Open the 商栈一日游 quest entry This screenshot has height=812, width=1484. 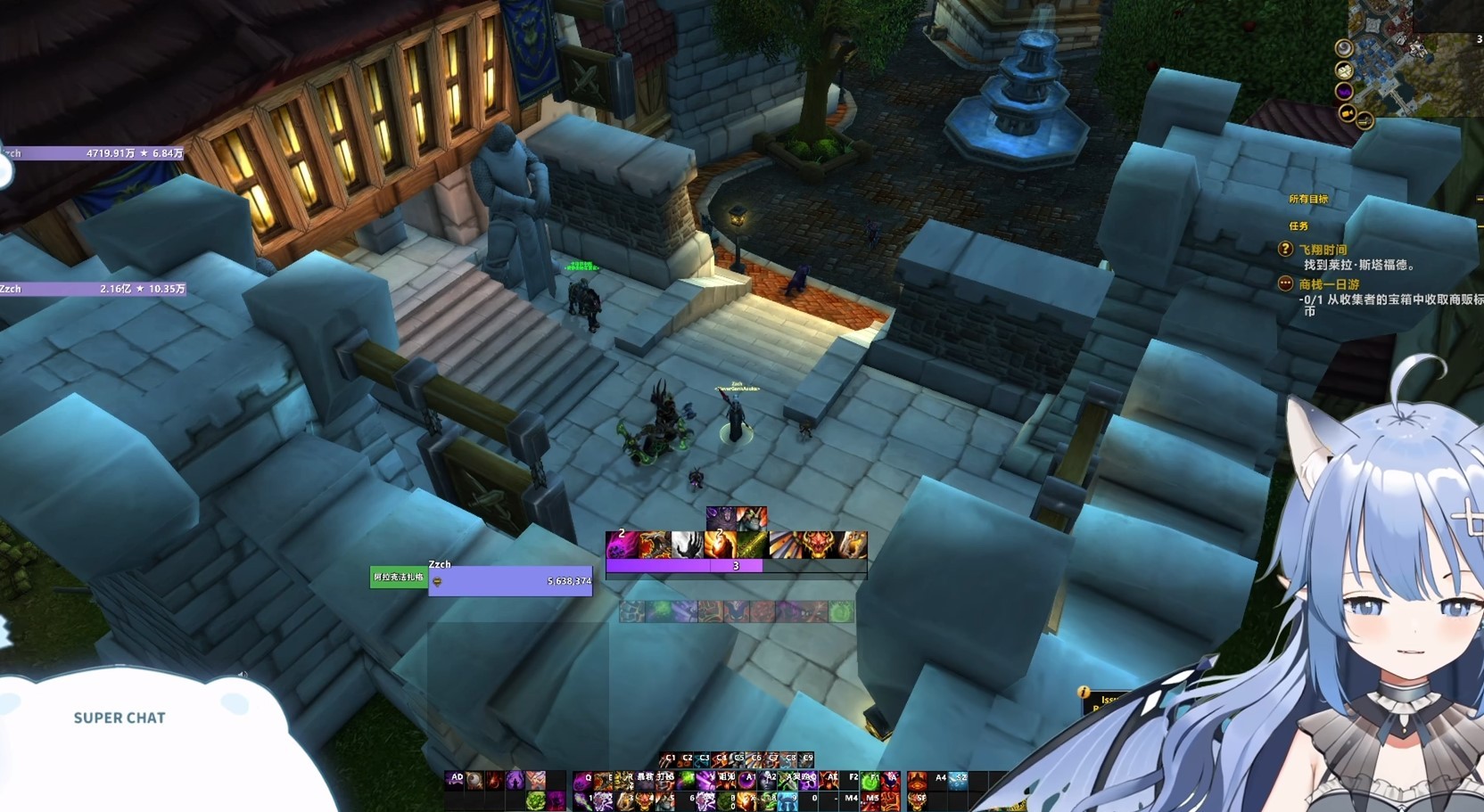coord(1329,284)
